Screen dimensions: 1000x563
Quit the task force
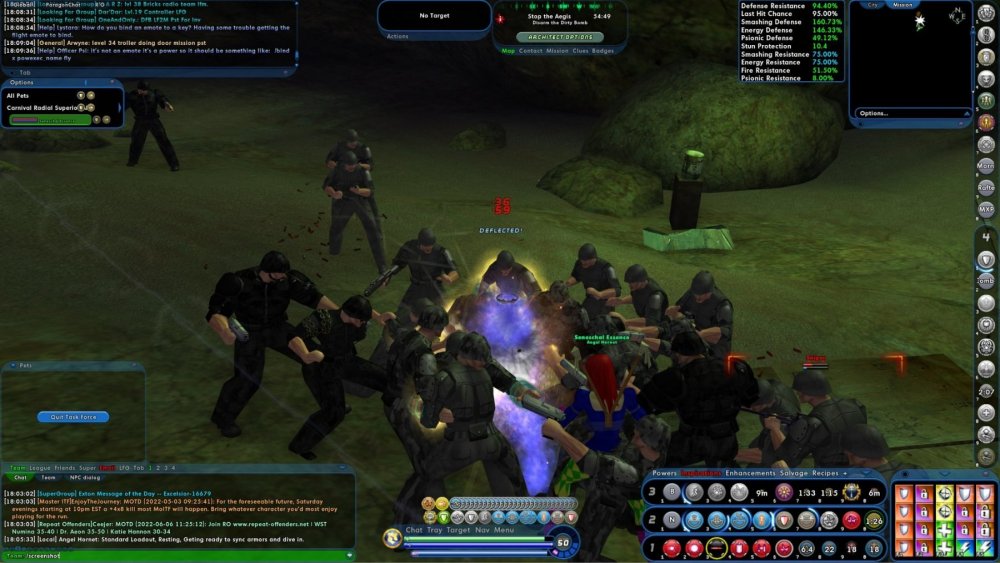pos(73,417)
